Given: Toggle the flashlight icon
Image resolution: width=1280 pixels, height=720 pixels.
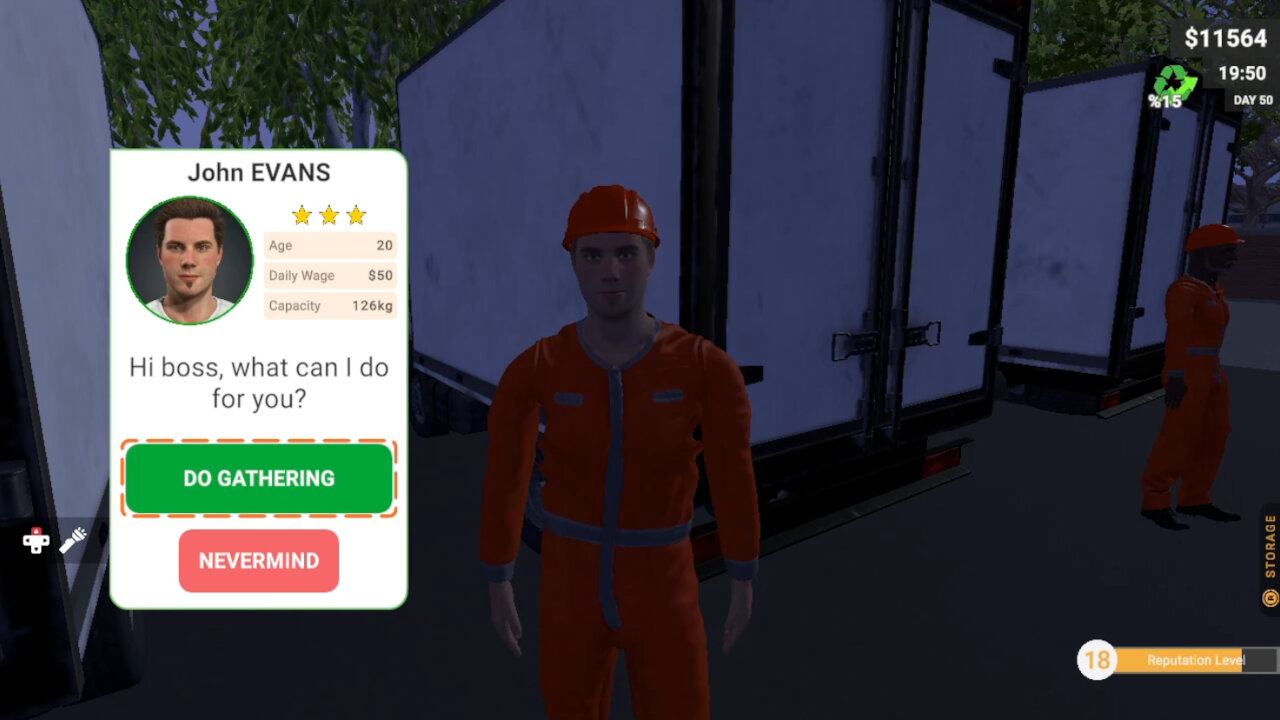Looking at the screenshot, I should point(72,540).
